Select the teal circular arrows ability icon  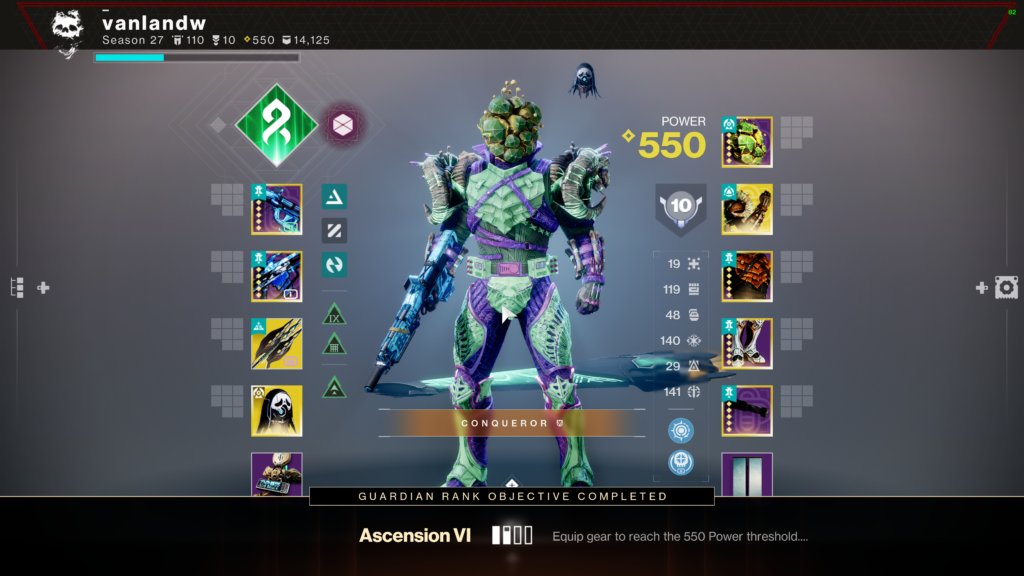(x=334, y=265)
